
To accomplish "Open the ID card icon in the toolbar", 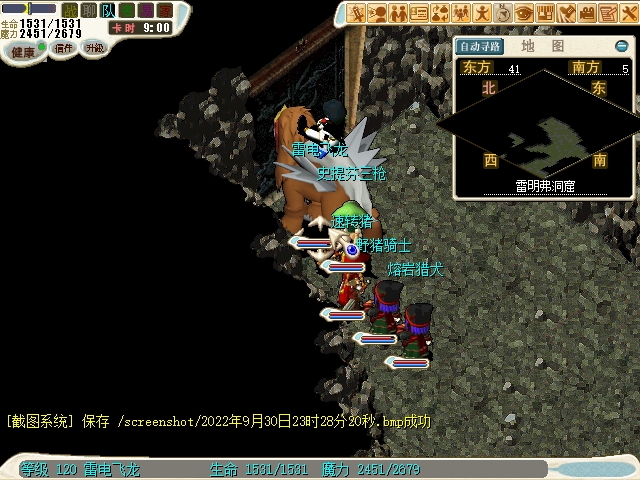I will coord(418,12).
